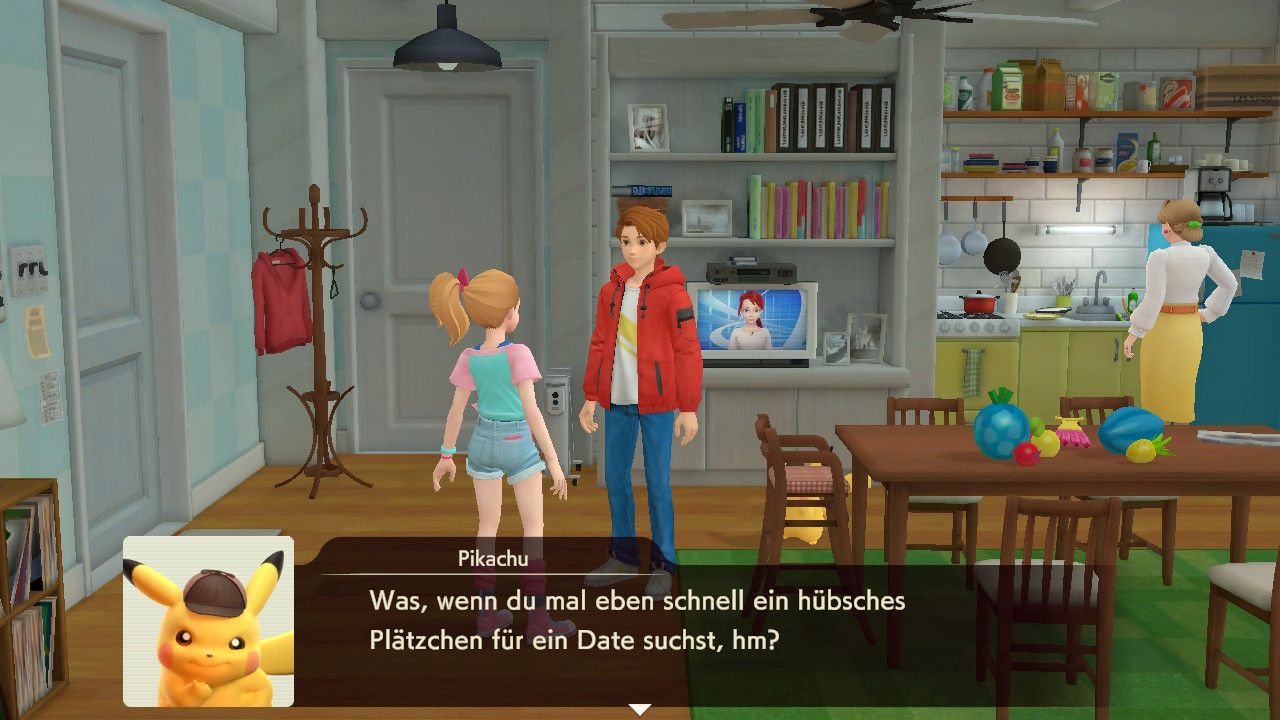1280x720 pixels.
Task: Advance dialogue with the white arrow indicator
Action: coord(639,709)
